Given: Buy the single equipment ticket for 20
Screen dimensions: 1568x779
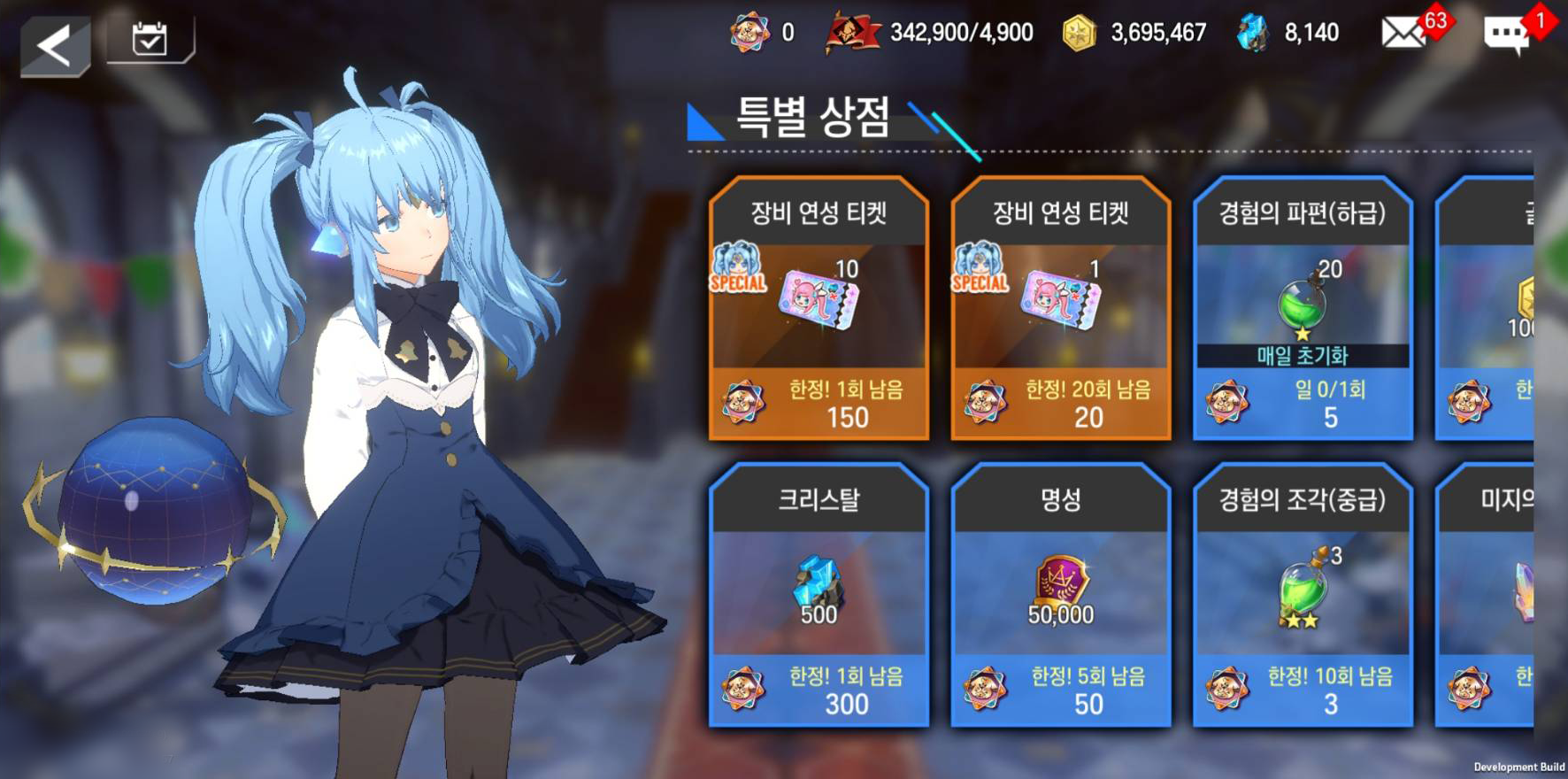Looking at the screenshot, I should [x=1060, y=309].
